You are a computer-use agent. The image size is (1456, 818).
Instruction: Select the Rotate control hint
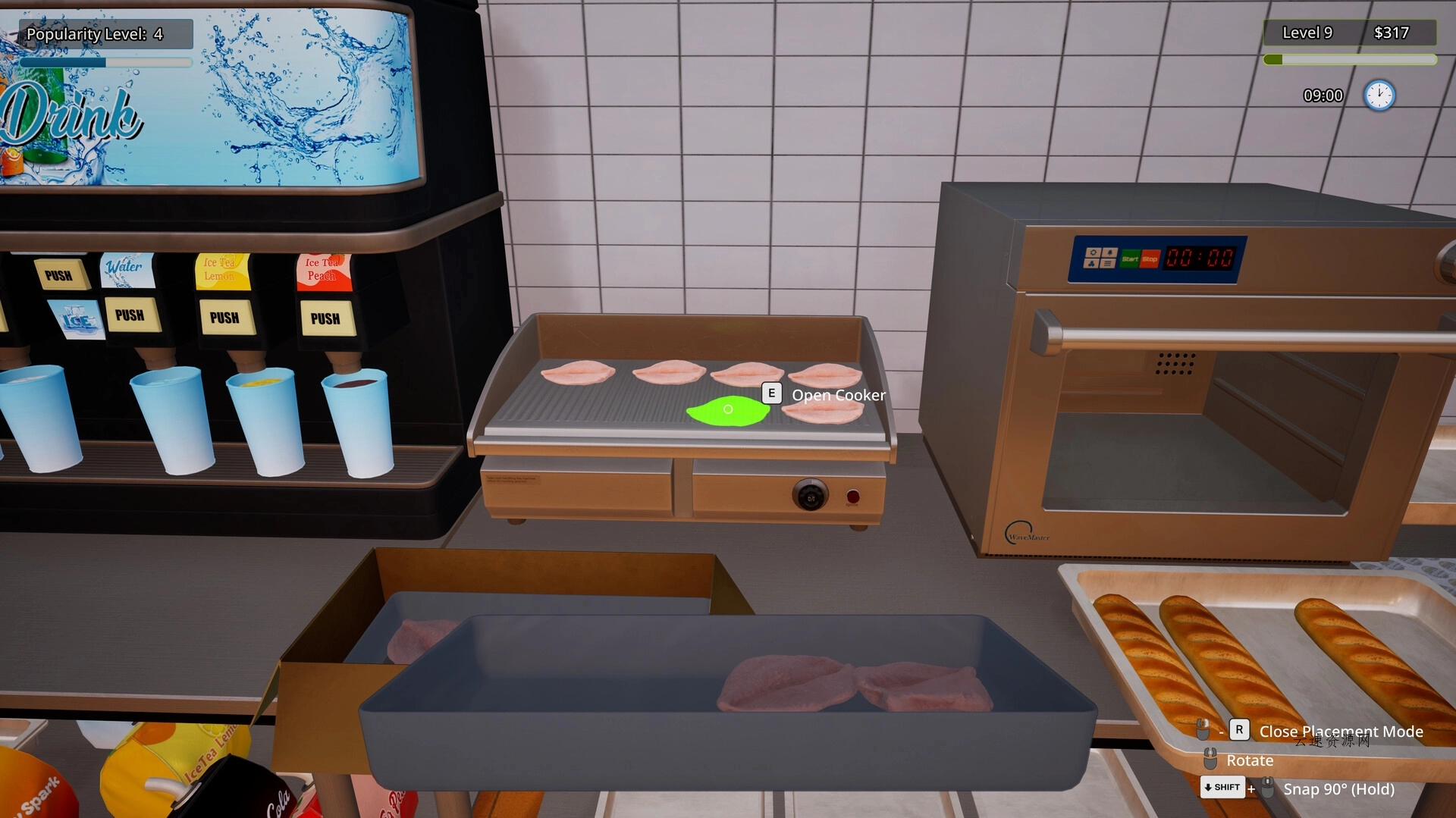coord(1250,760)
